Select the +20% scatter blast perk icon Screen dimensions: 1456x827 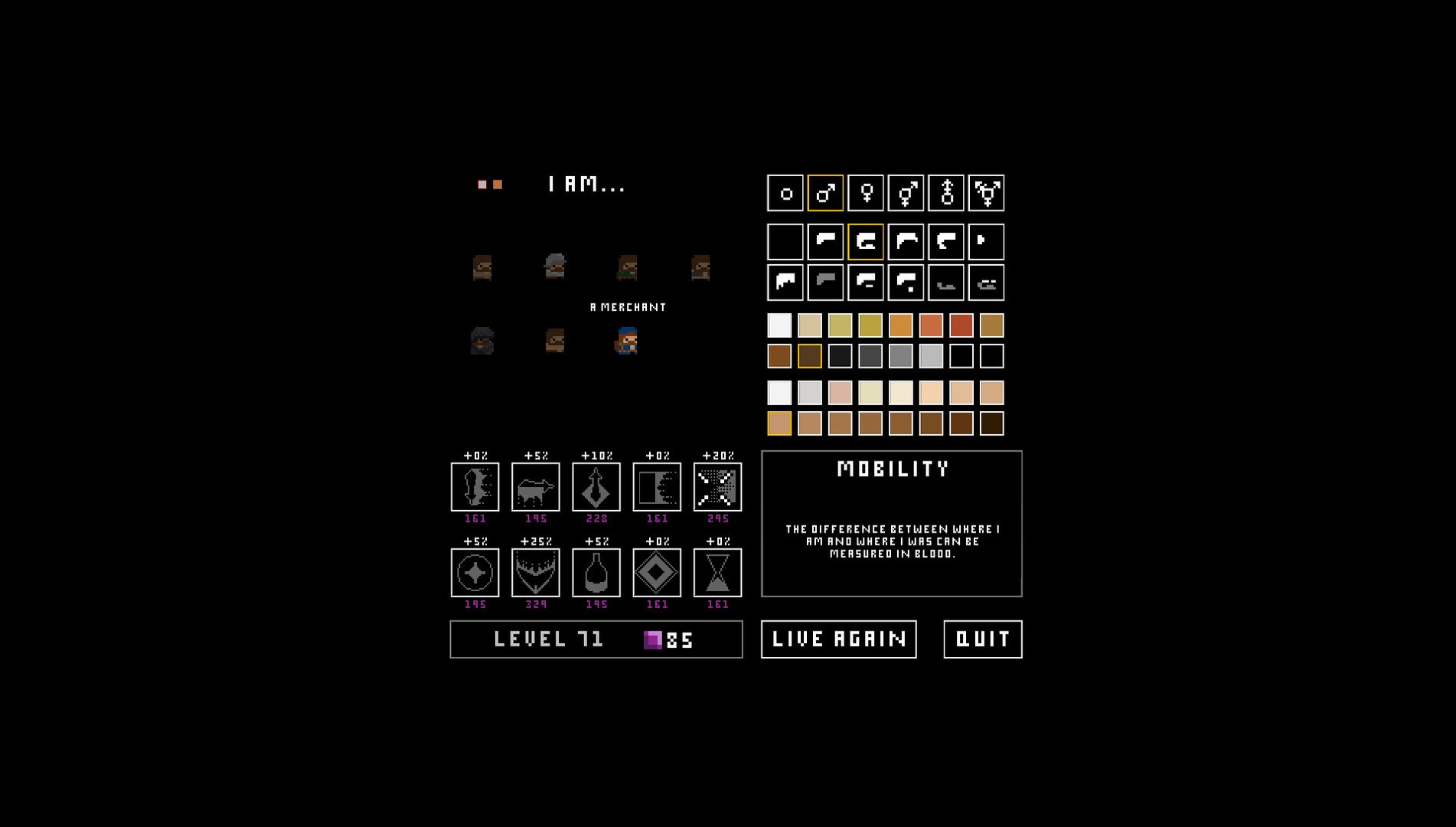point(717,488)
